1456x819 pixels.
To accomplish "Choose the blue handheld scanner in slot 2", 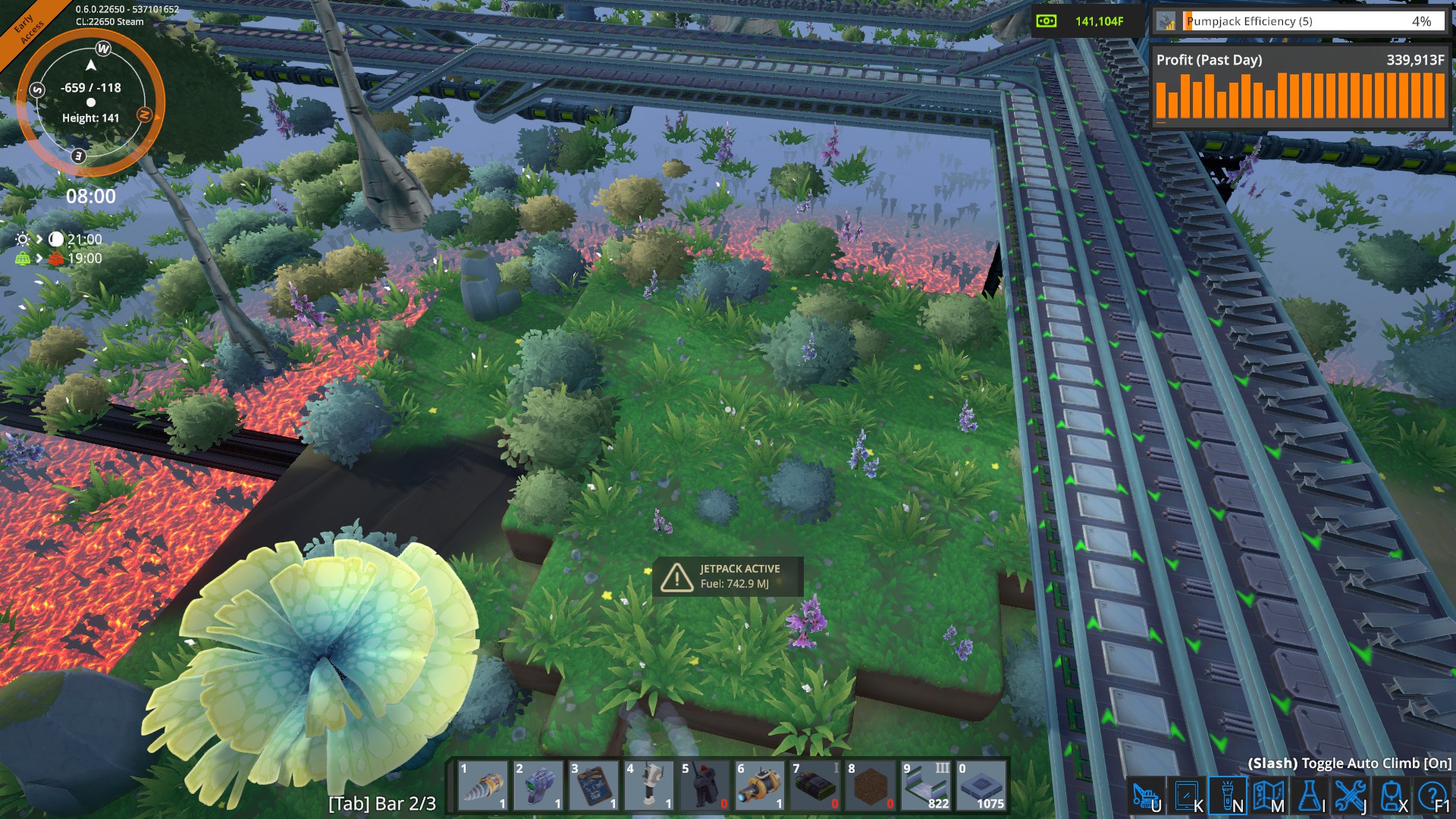I will point(538,786).
